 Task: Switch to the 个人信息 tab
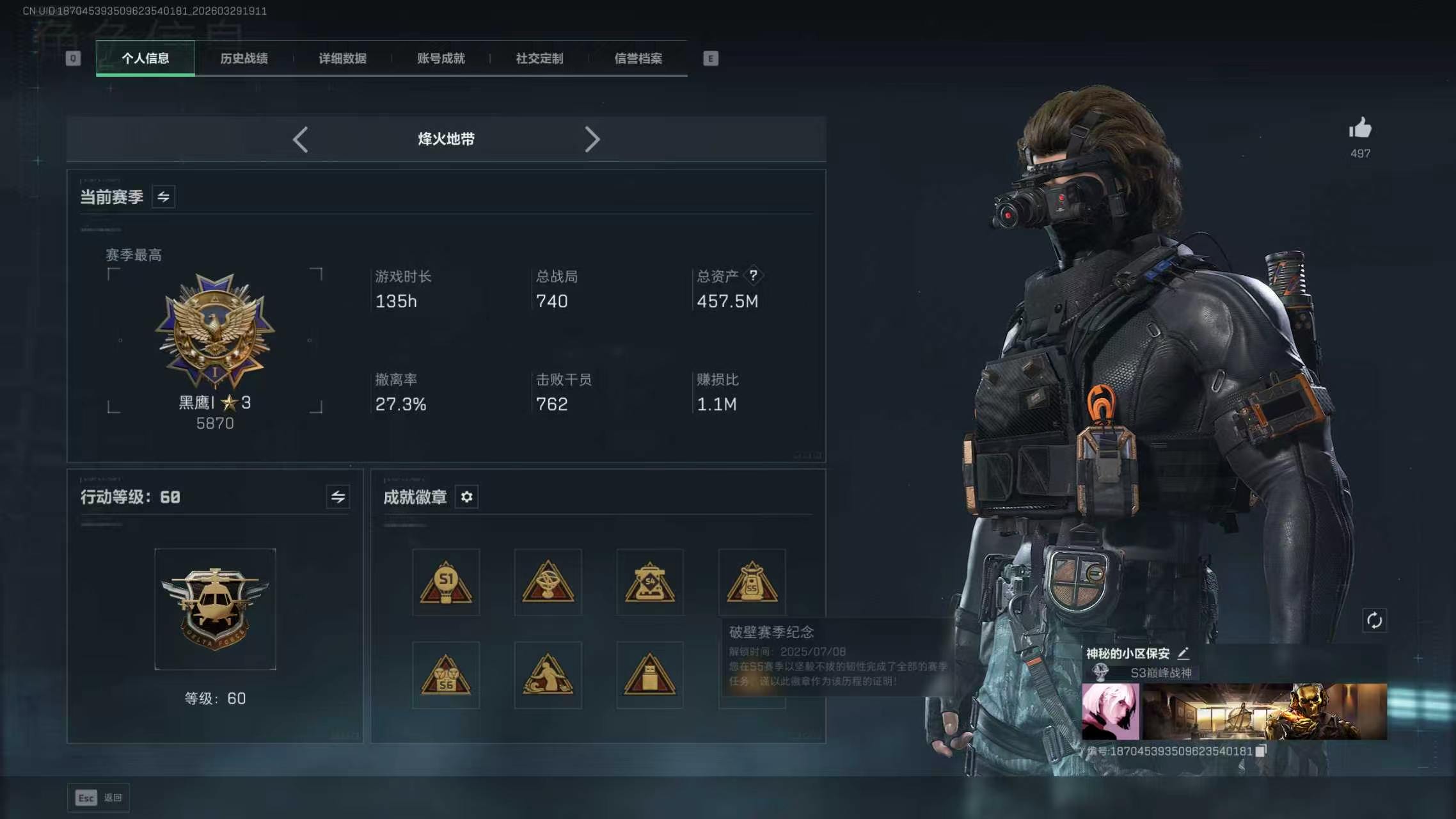click(145, 58)
